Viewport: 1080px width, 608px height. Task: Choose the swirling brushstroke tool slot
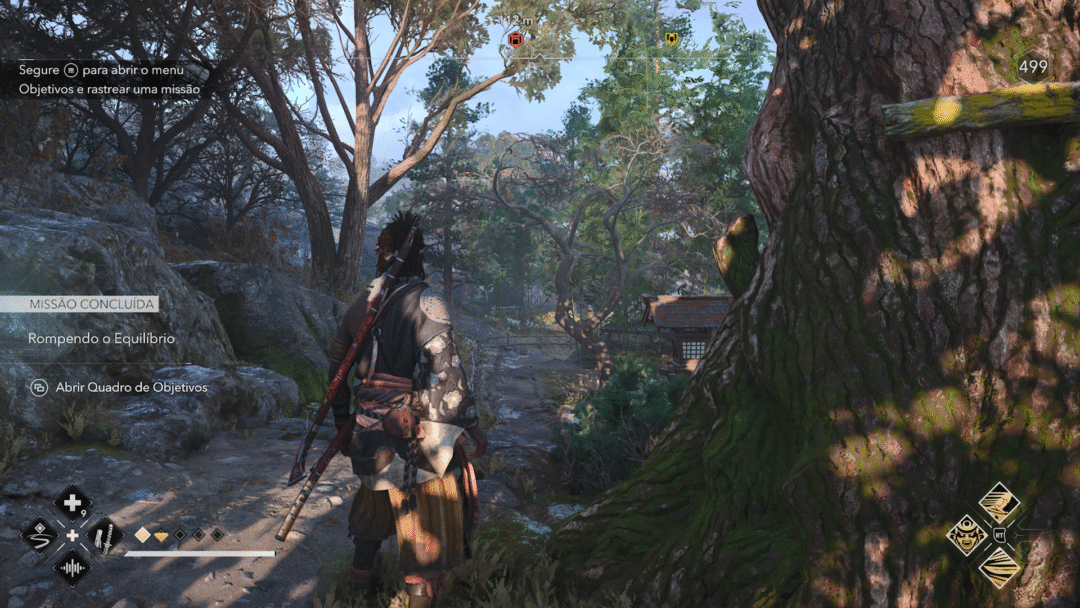pyautogui.click(x=40, y=535)
